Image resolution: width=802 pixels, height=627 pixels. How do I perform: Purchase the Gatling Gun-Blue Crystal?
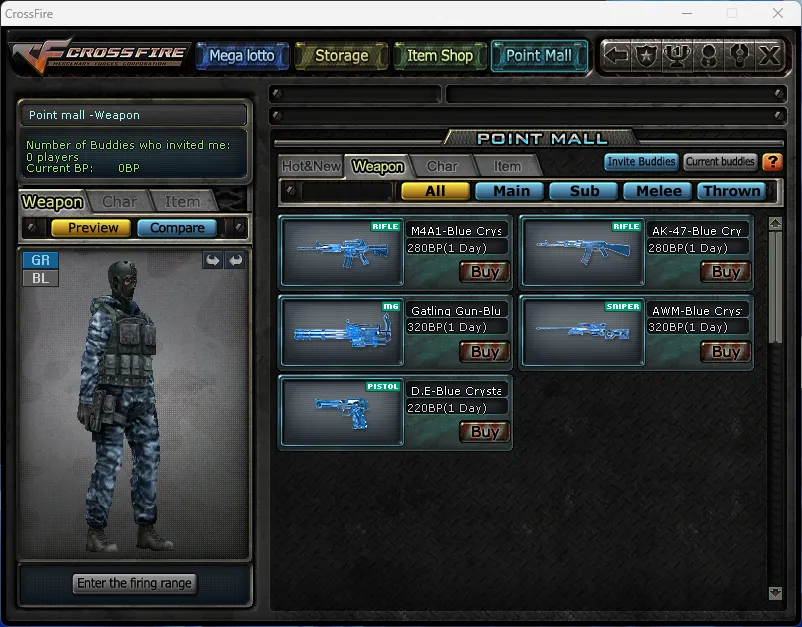(484, 351)
